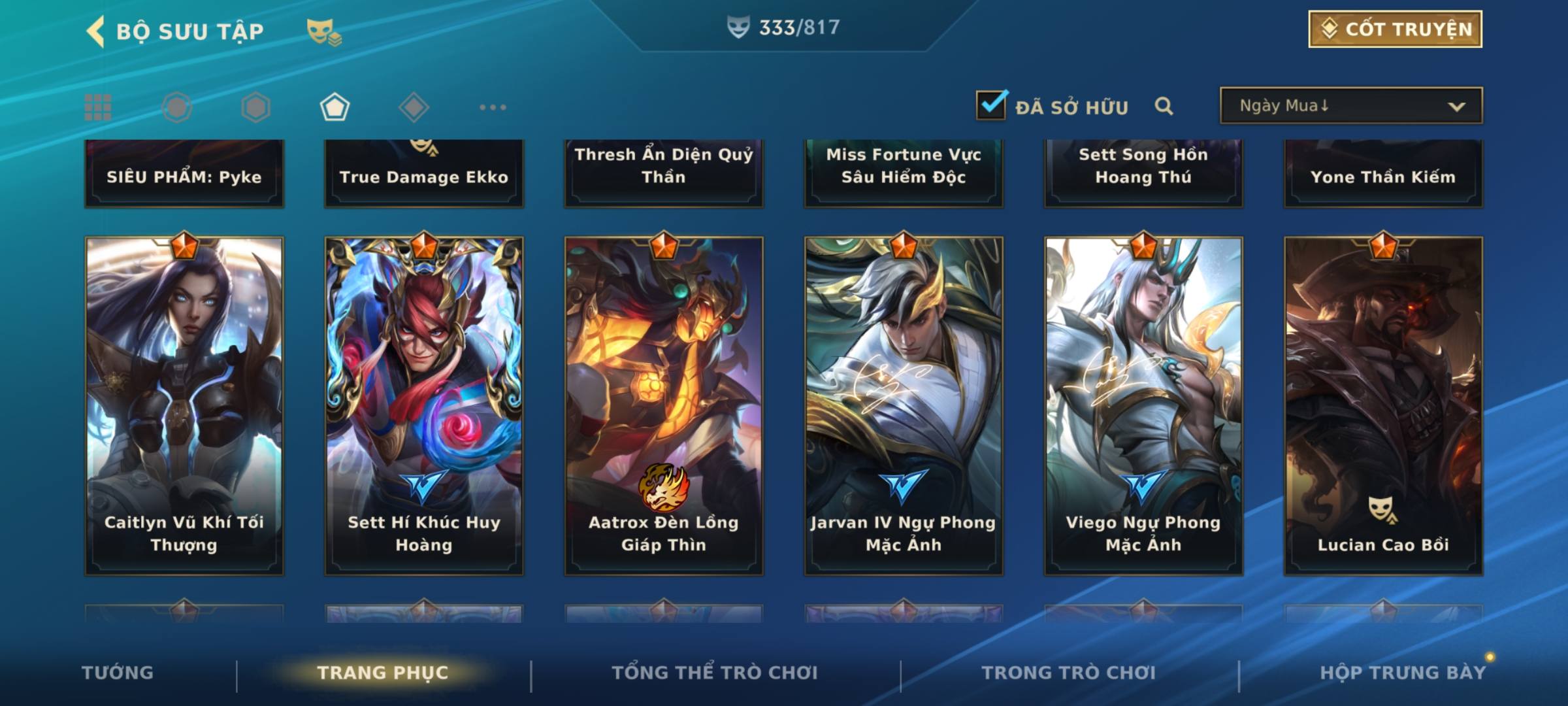The image size is (1568, 706).
Task: Go to Hộp Trưng Bày tab
Action: 1403,673
